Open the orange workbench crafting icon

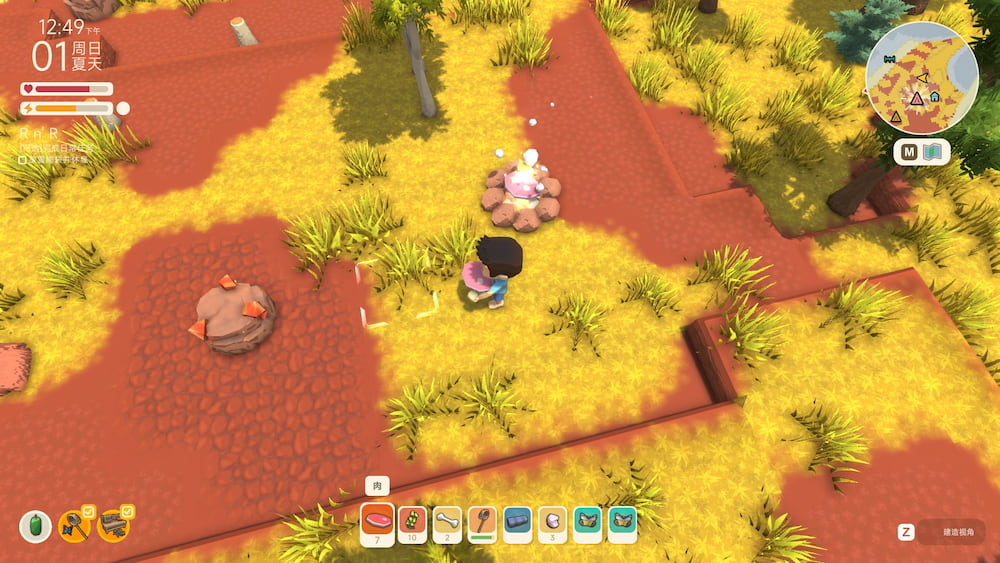coord(112,525)
